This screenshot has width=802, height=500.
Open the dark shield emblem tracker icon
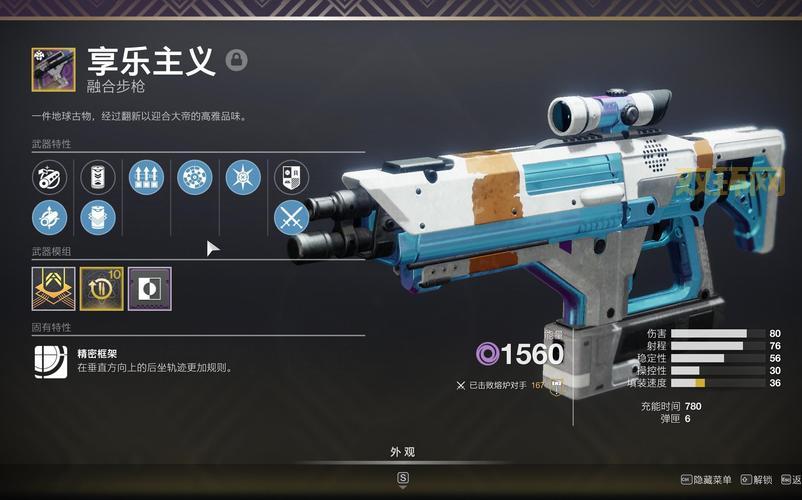tap(291, 178)
